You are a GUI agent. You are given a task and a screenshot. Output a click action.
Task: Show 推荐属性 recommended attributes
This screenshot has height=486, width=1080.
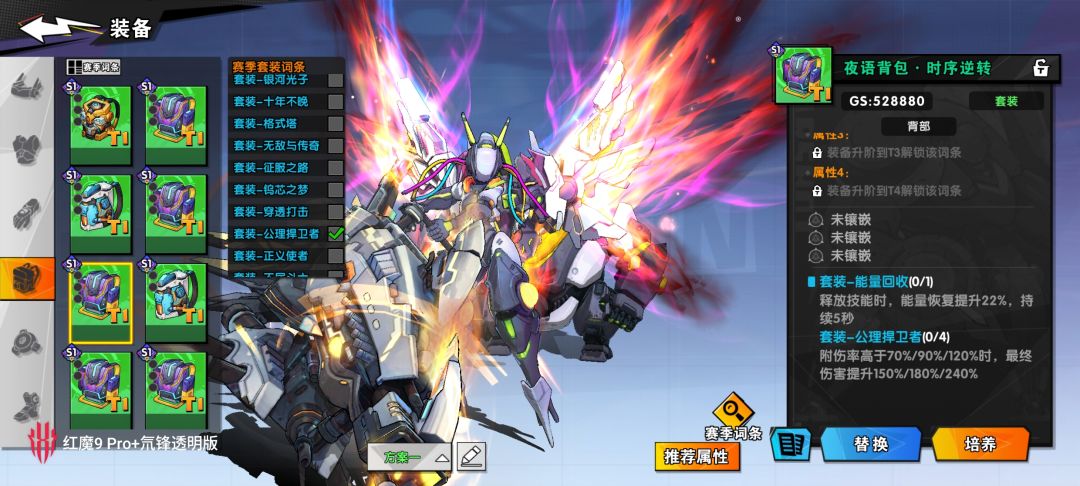pos(698,457)
